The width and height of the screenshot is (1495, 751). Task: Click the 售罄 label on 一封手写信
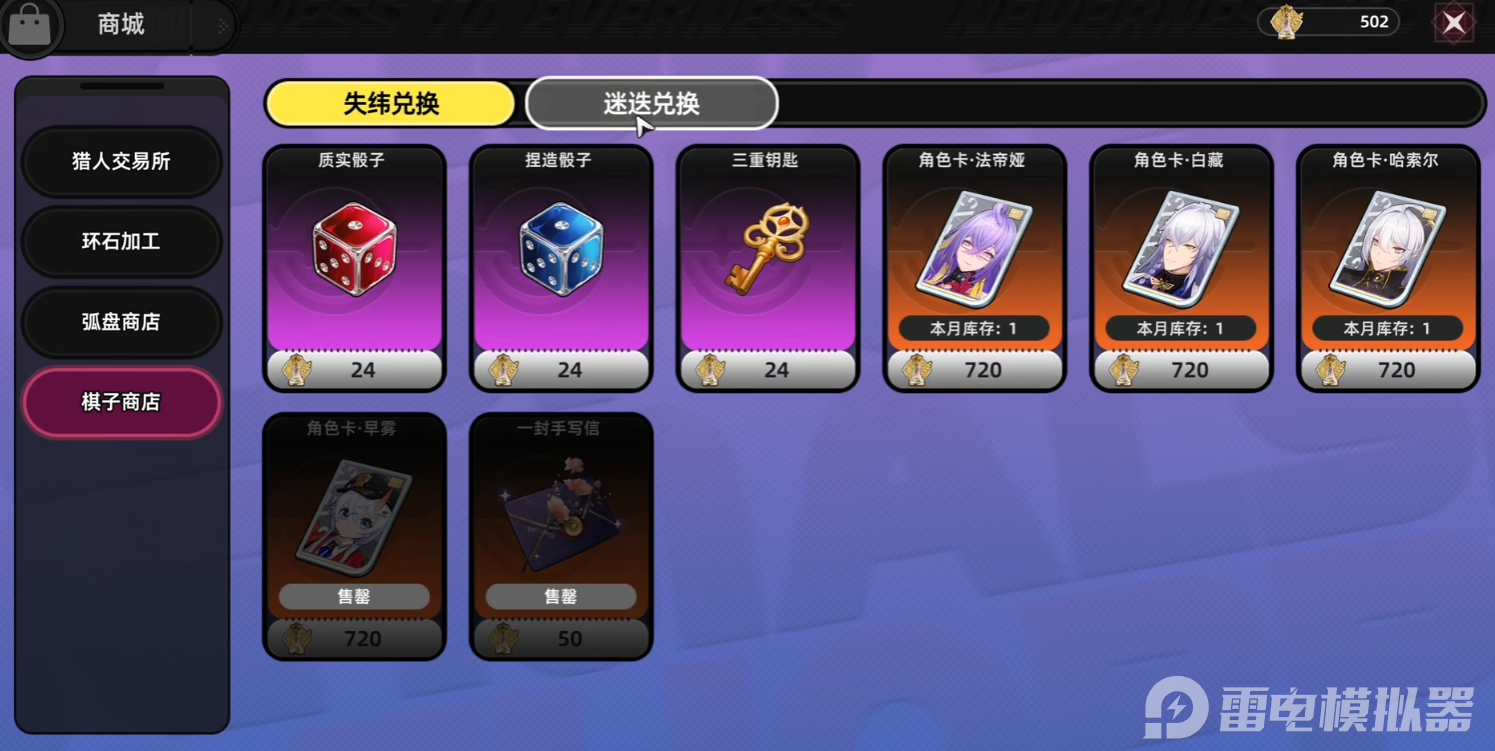[561, 596]
